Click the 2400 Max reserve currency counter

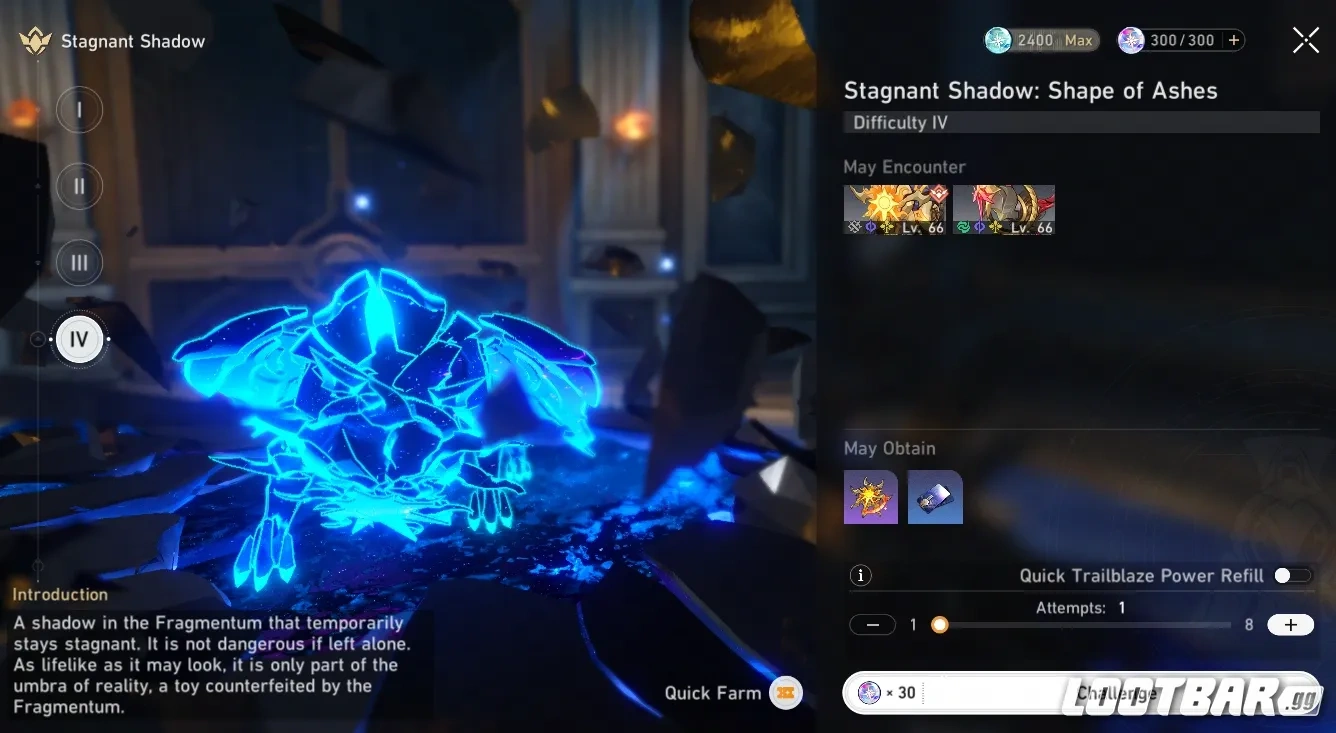point(1042,40)
